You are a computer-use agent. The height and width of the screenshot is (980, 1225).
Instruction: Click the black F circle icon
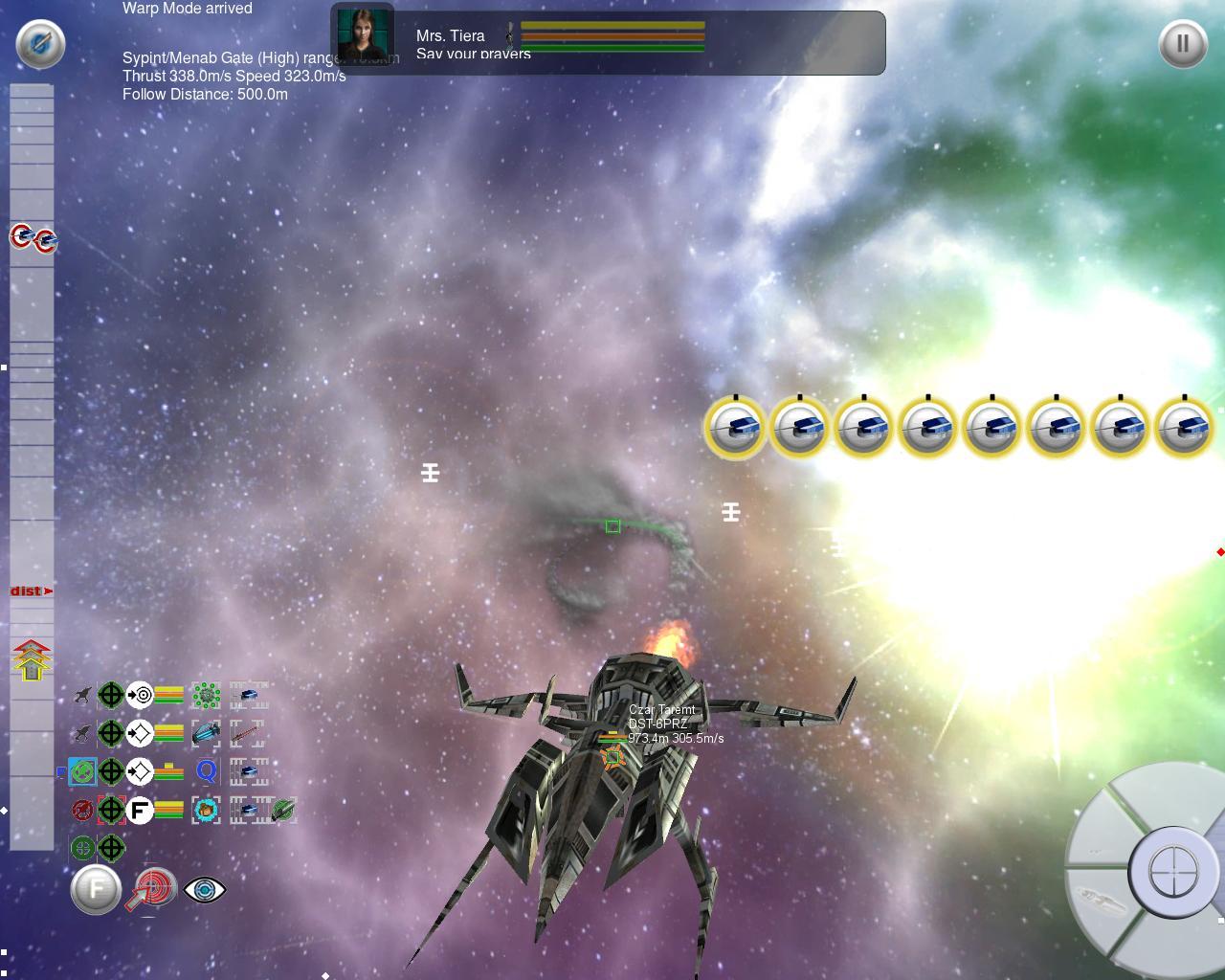tap(140, 811)
